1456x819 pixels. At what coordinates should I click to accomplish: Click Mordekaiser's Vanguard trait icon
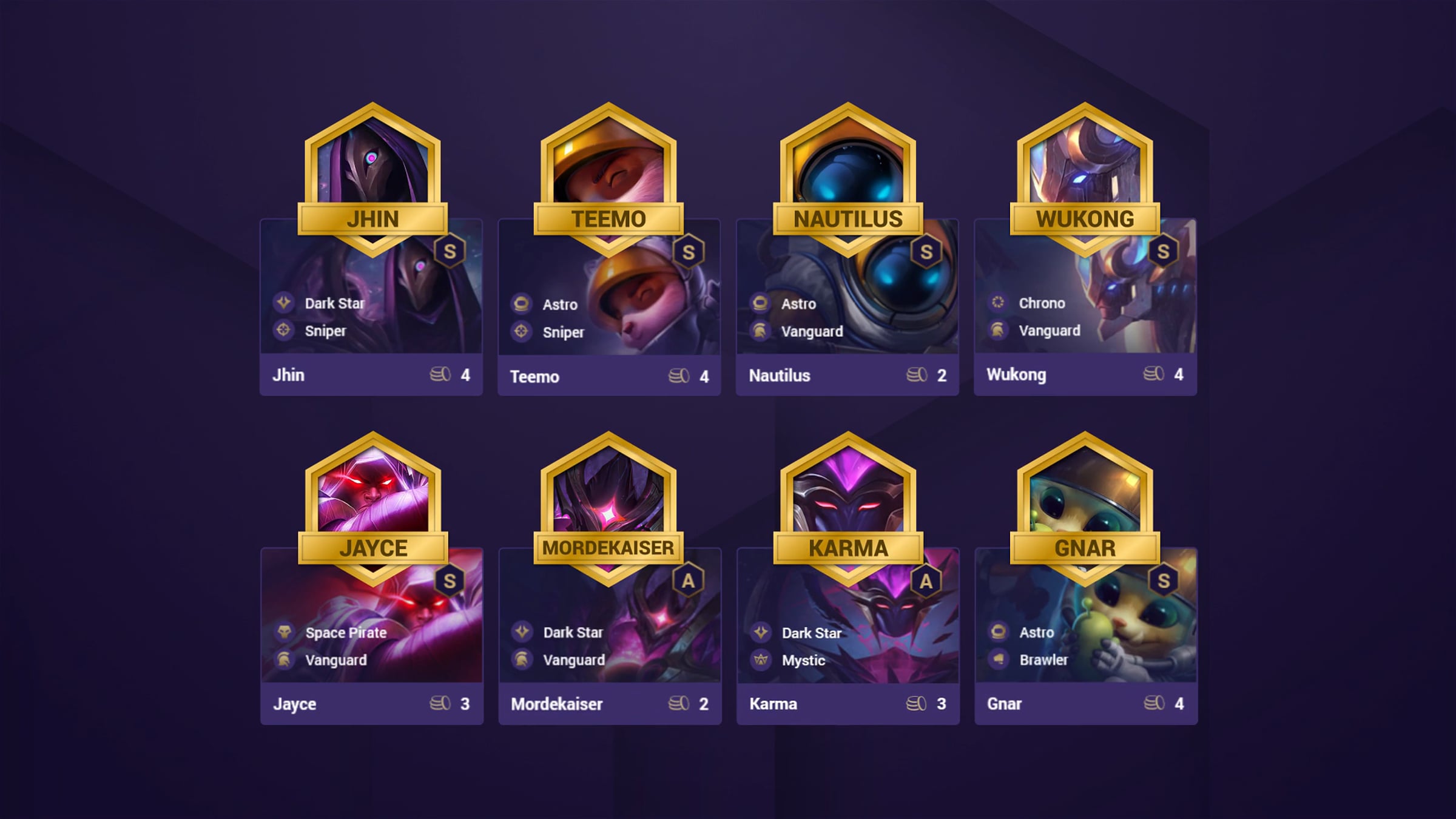click(521, 659)
